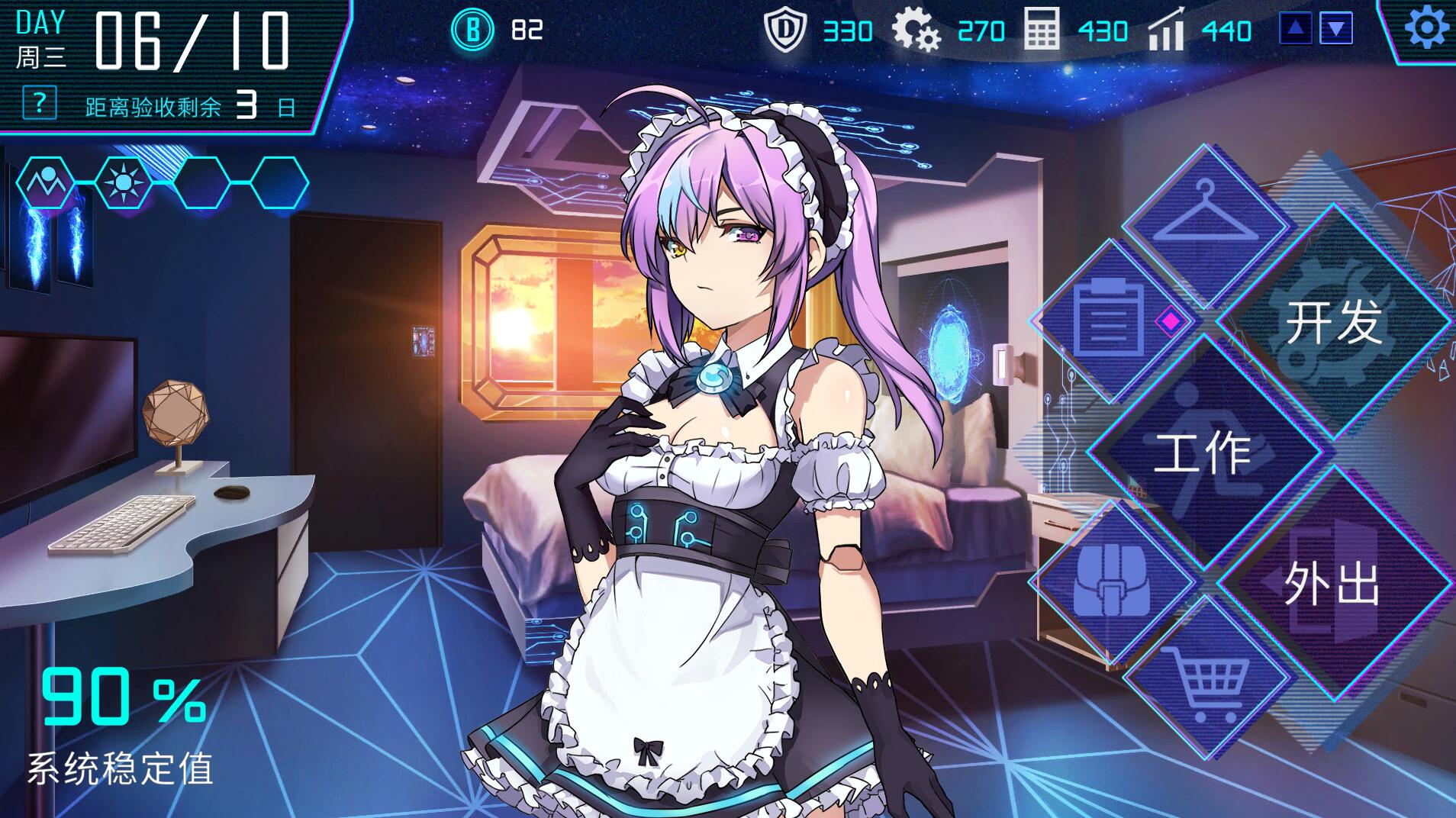Select the 工作 (Work) option

tap(1203, 452)
